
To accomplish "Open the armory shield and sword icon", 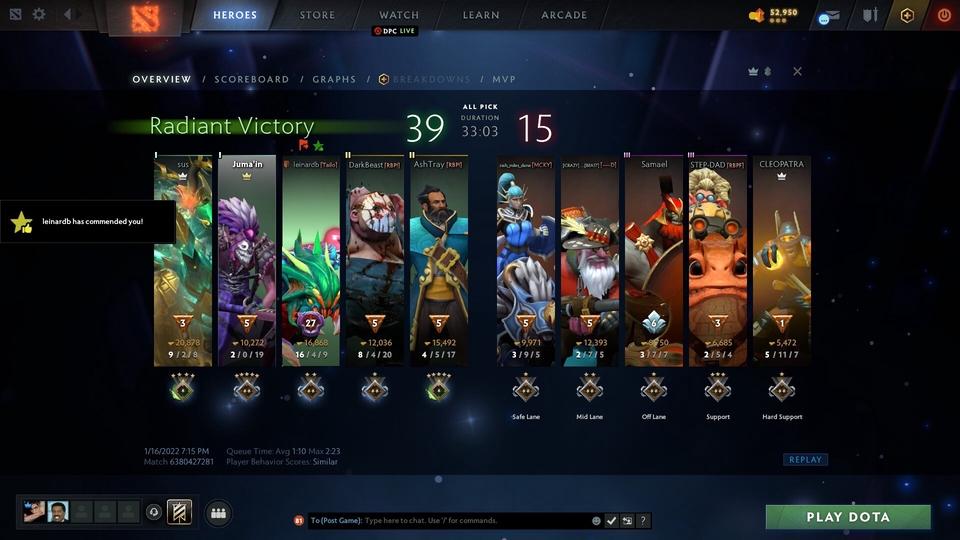I will click(x=870, y=15).
